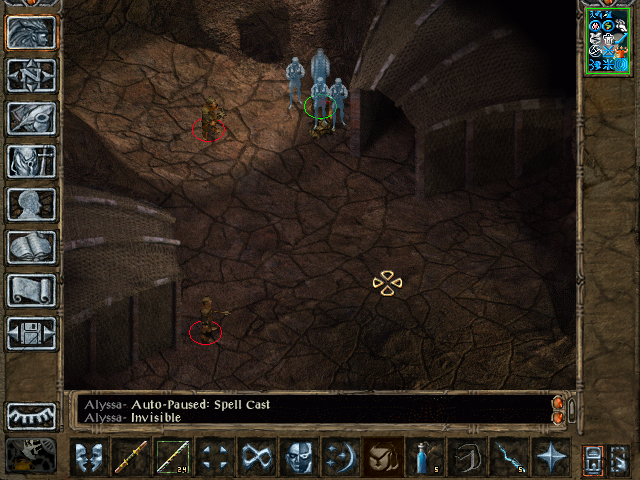The width and height of the screenshot is (640, 480).
Task: Open options via the floppy disk icon
Action: pyautogui.click(x=31, y=333)
